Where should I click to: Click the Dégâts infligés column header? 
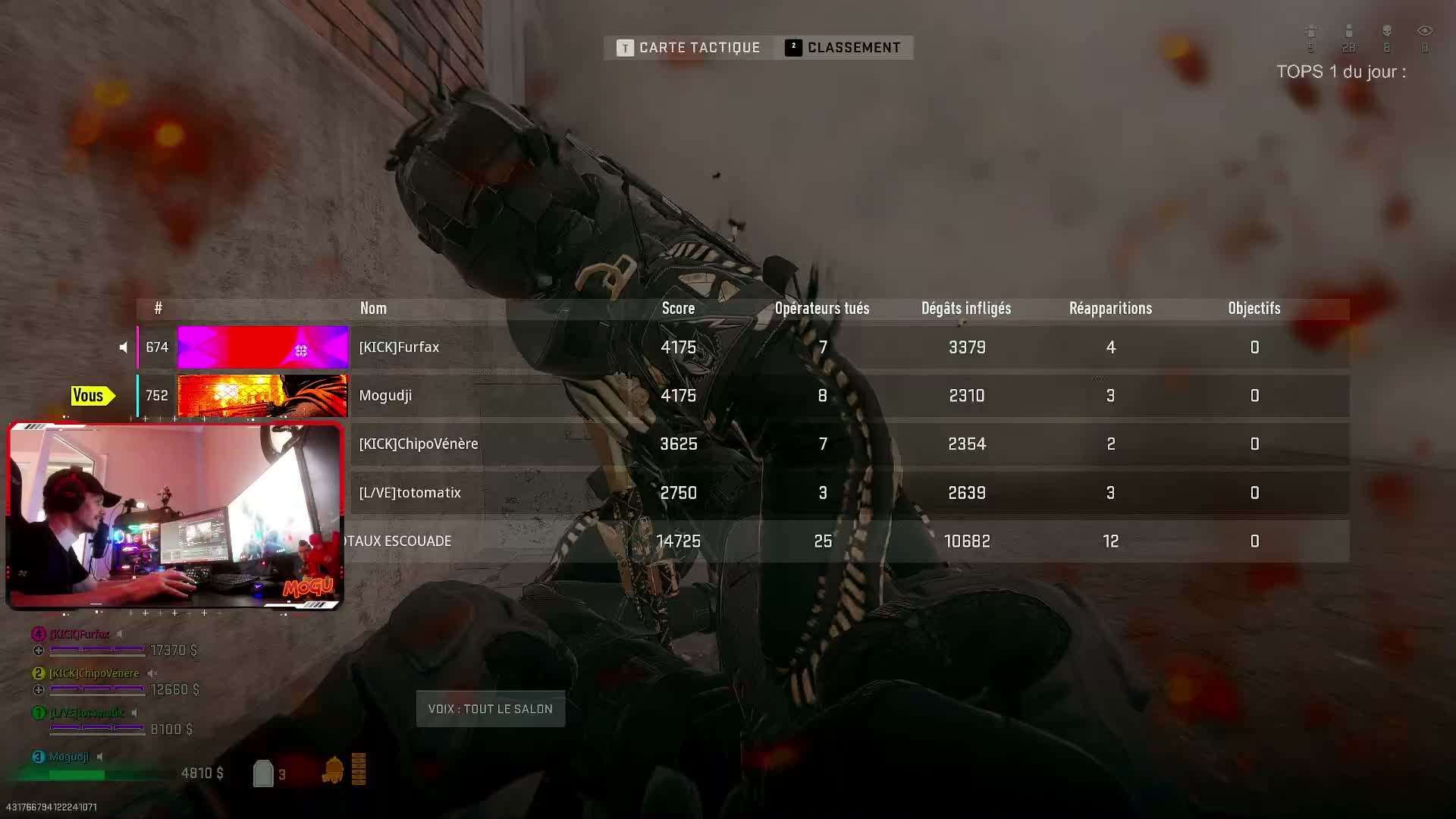(966, 309)
